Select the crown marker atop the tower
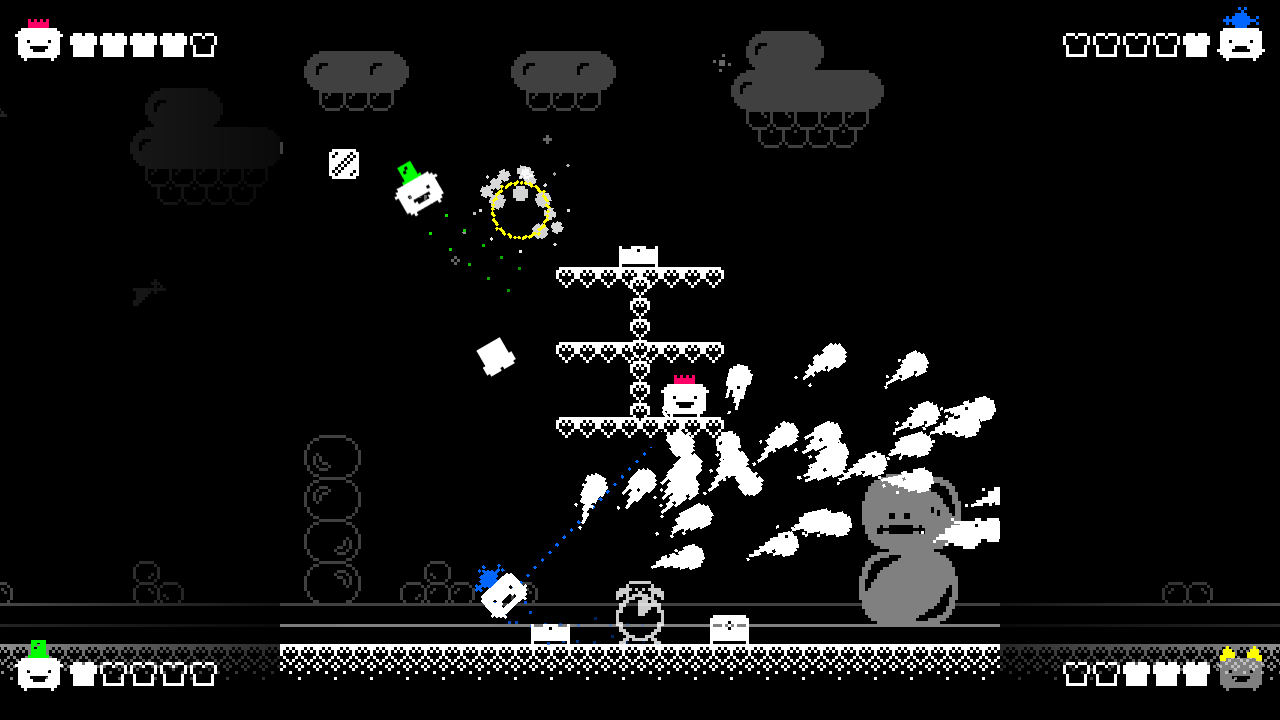 click(x=637, y=255)
